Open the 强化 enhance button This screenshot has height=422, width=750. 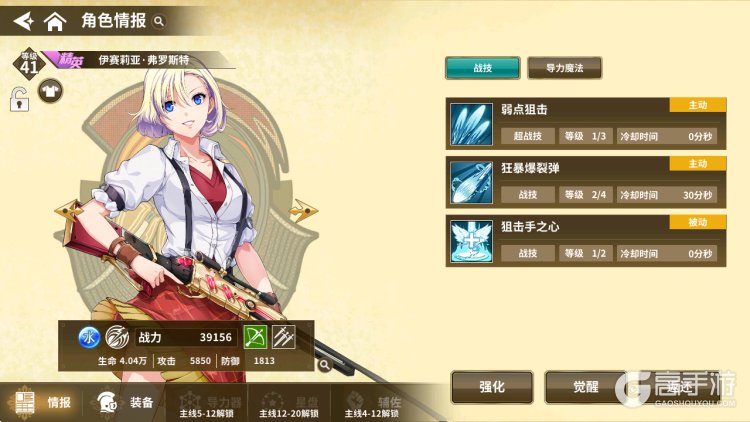click(x=491, y=386)
